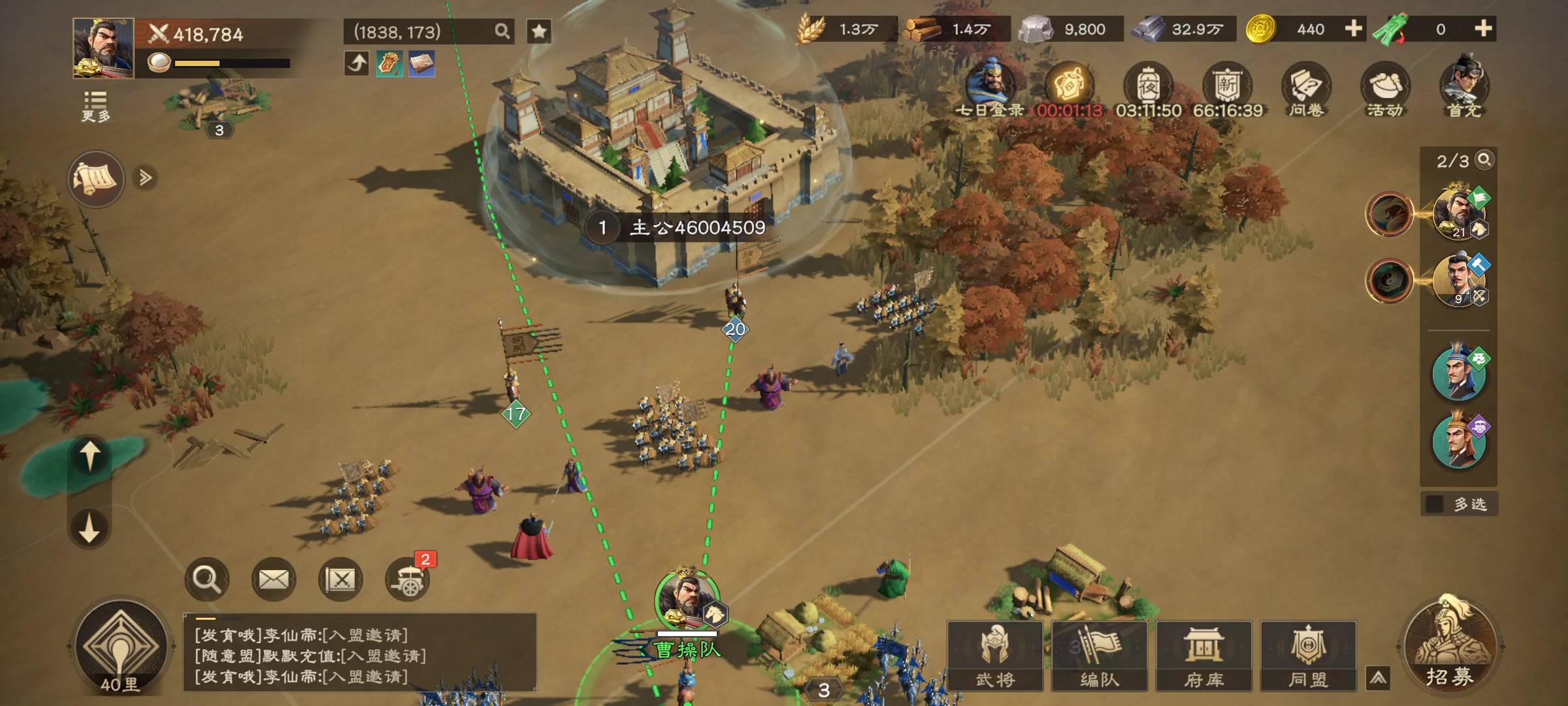The height and width of the screenshot is (706, 1568).
Task: Add gold coins with the plus button
Action: tap(1354, 29)
